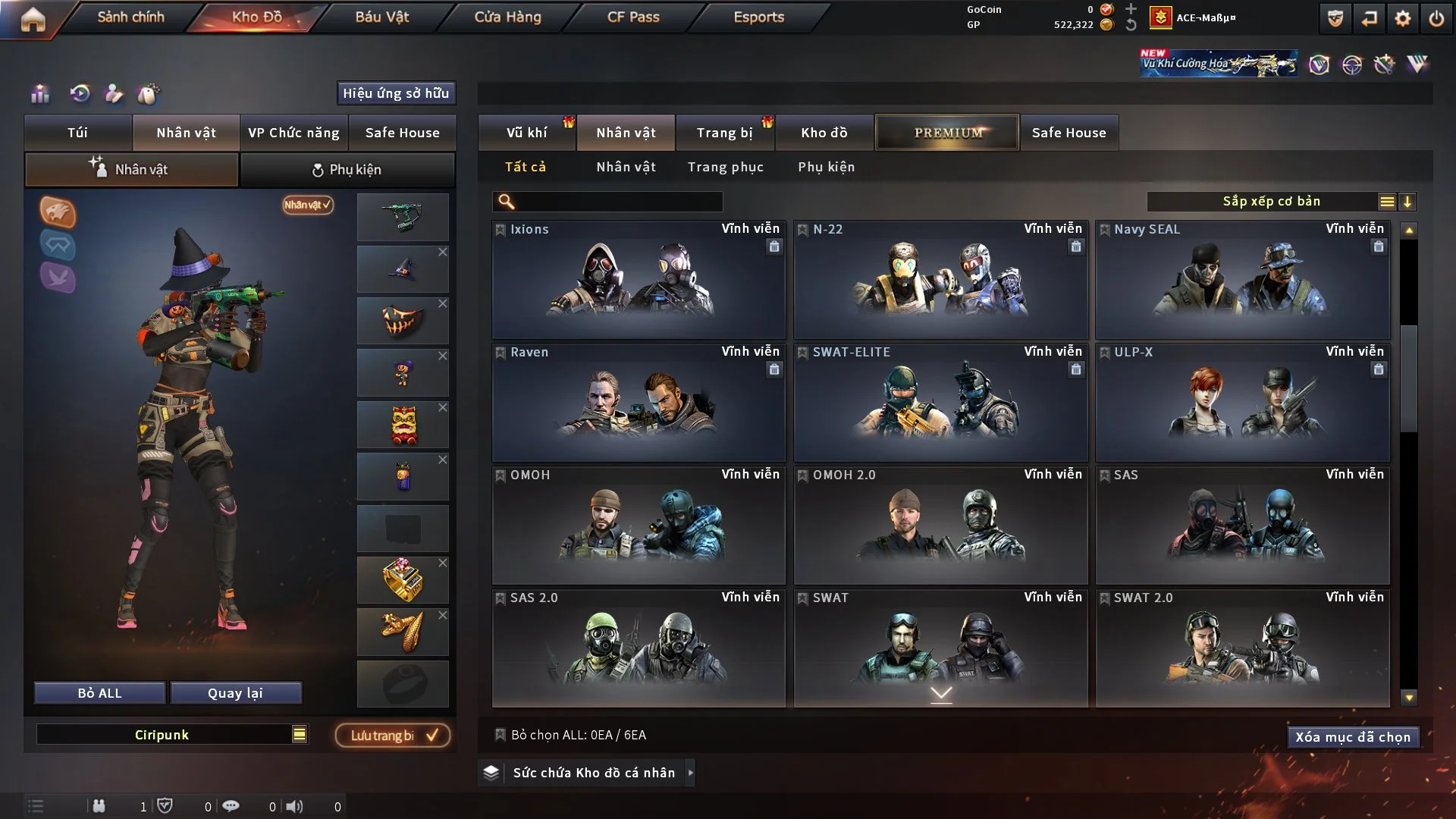Switch to the PREMIUM tab
This screenshot has height=819, width=1456.
pos(947,133)
